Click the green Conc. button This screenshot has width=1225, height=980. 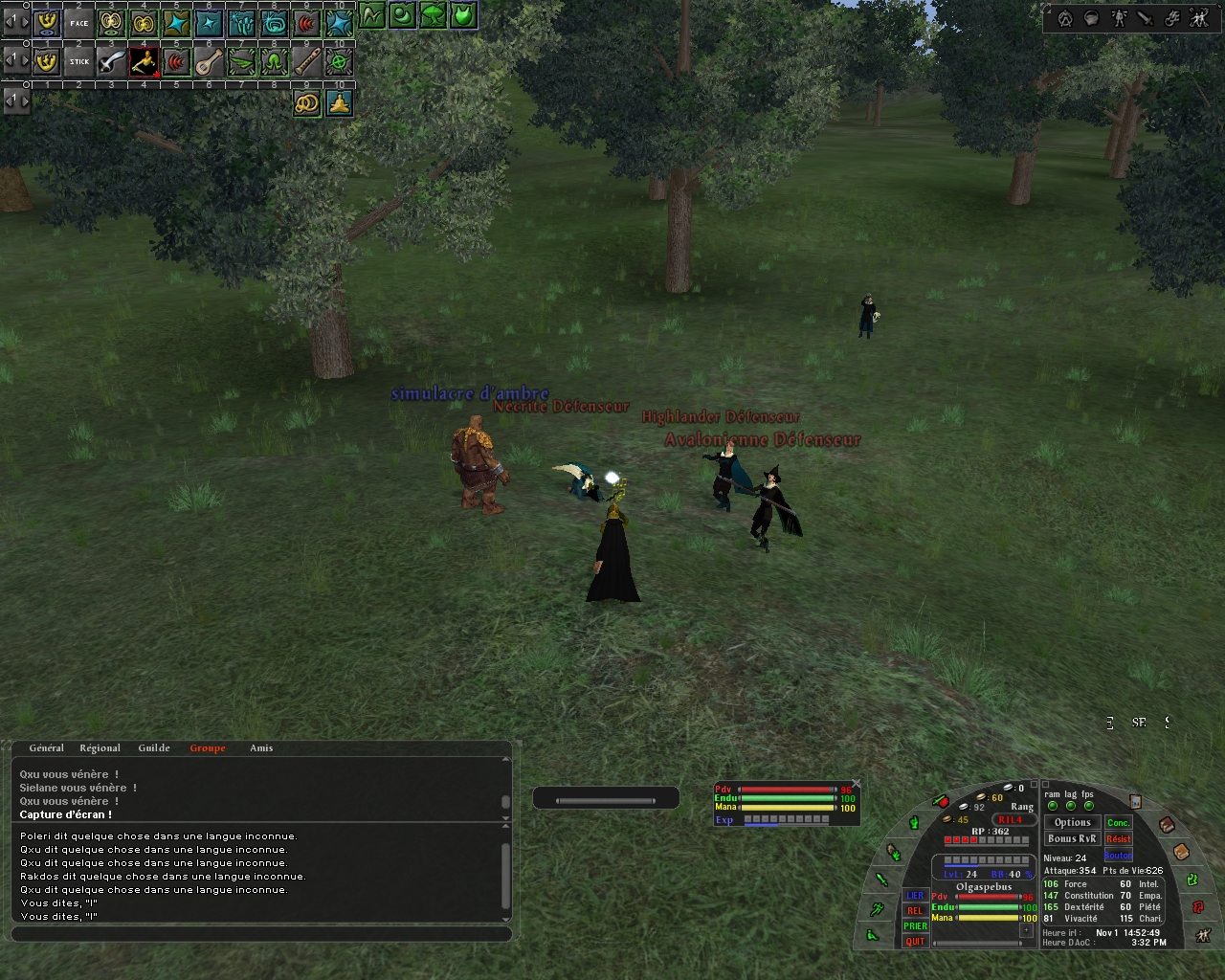[1118, 822]
